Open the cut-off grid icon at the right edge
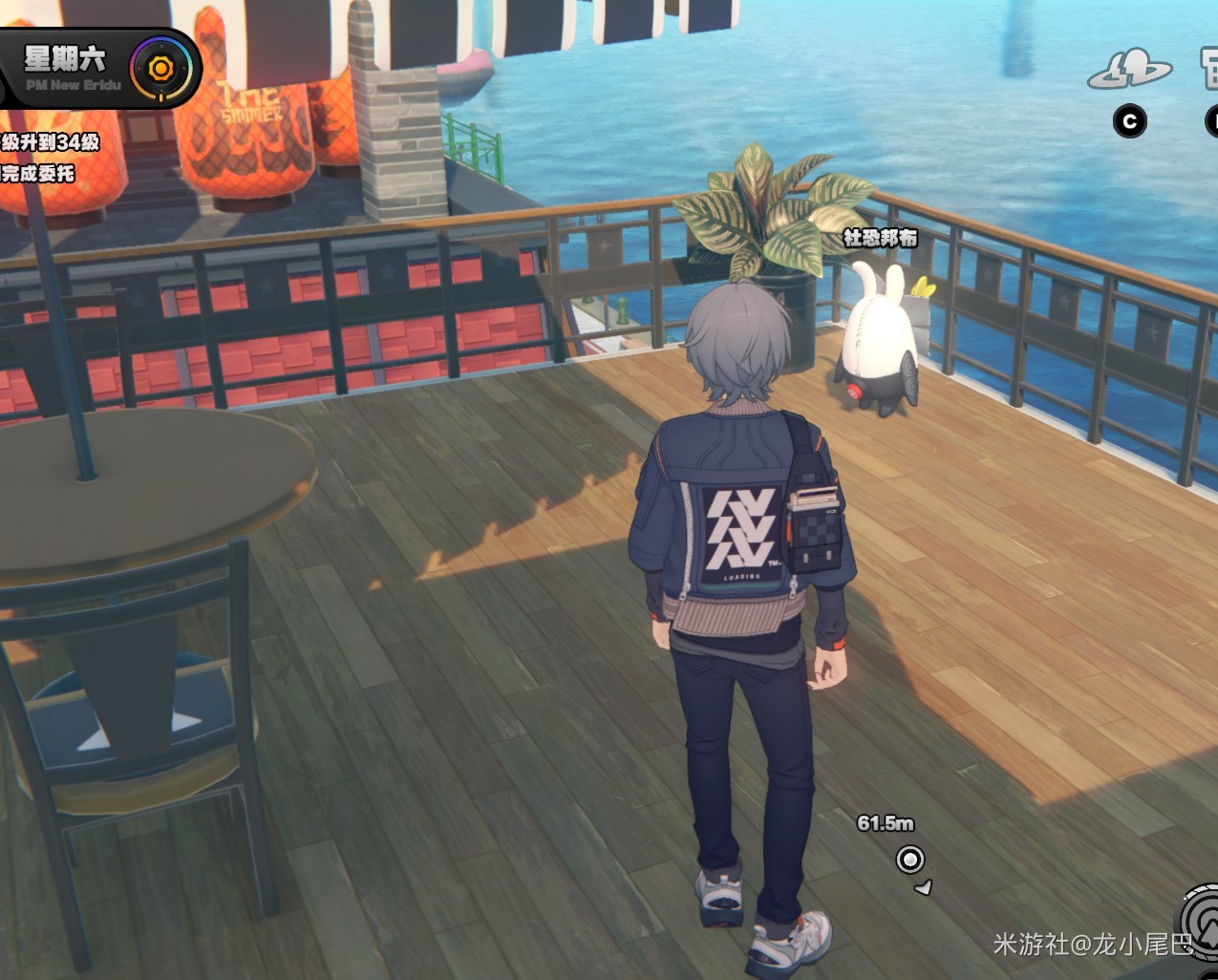 tap(1209, 69)
